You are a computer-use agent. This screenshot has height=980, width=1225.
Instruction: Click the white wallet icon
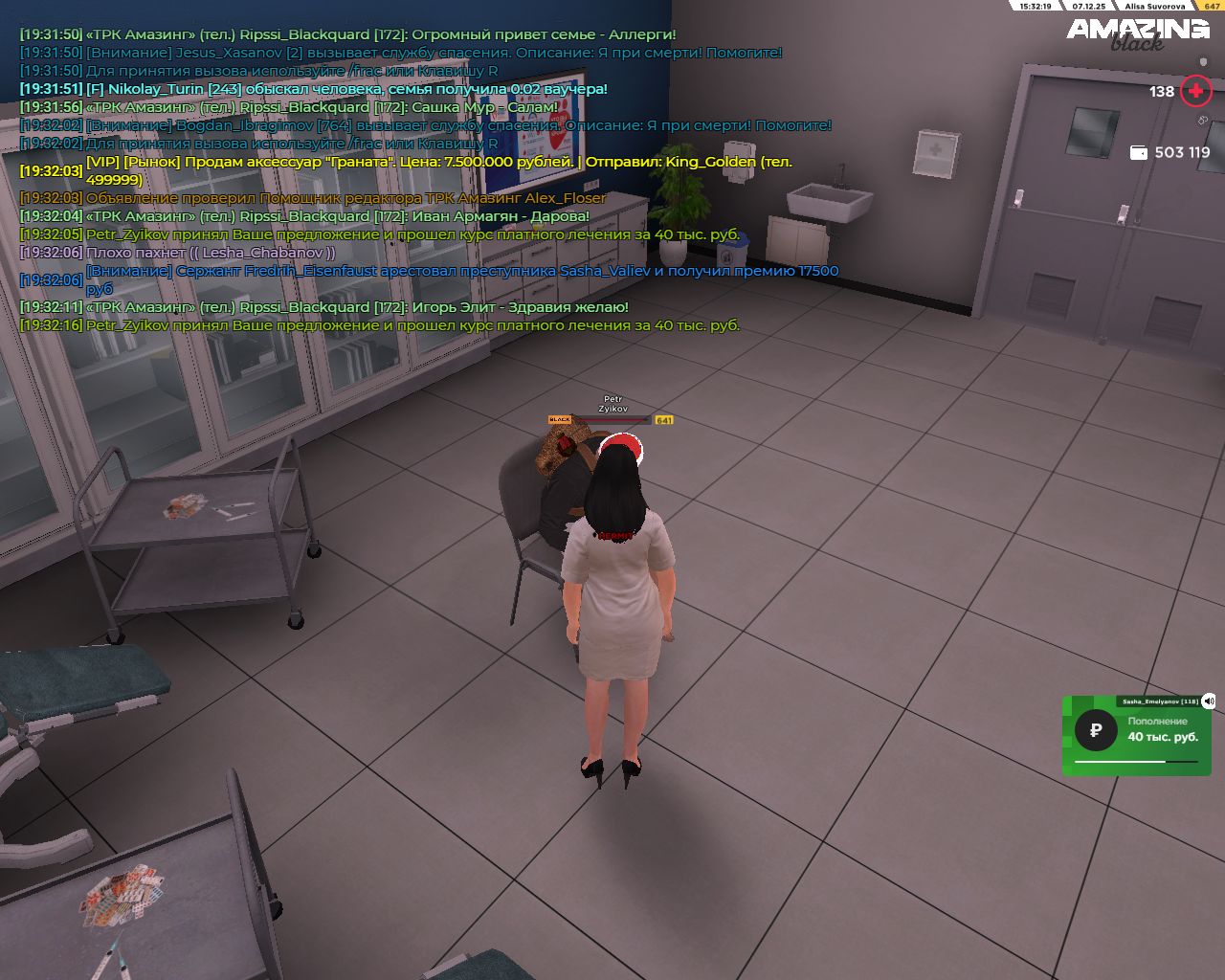click(x=1139, y=153)
